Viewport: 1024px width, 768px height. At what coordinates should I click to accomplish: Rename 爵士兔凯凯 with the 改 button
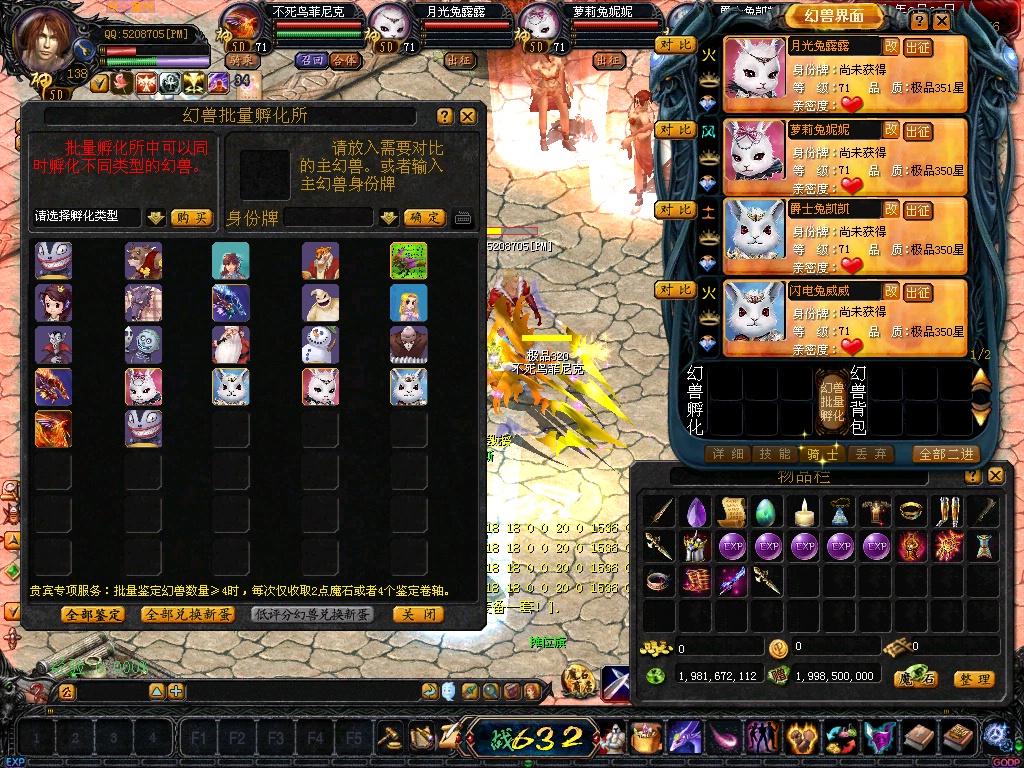(891, 209)
